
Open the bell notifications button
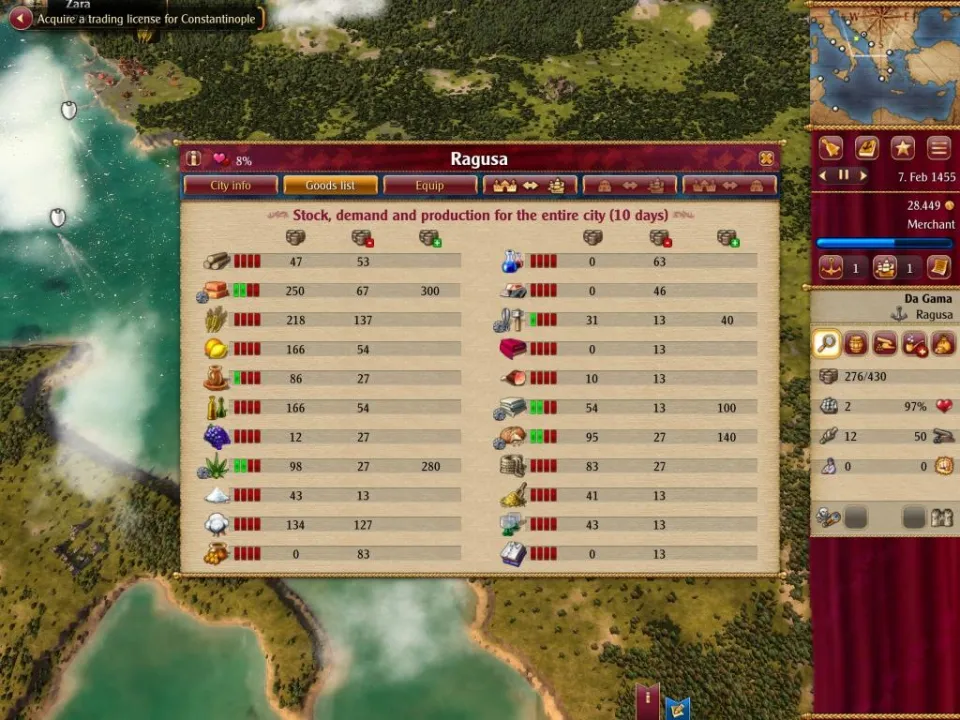pos(831,148)
